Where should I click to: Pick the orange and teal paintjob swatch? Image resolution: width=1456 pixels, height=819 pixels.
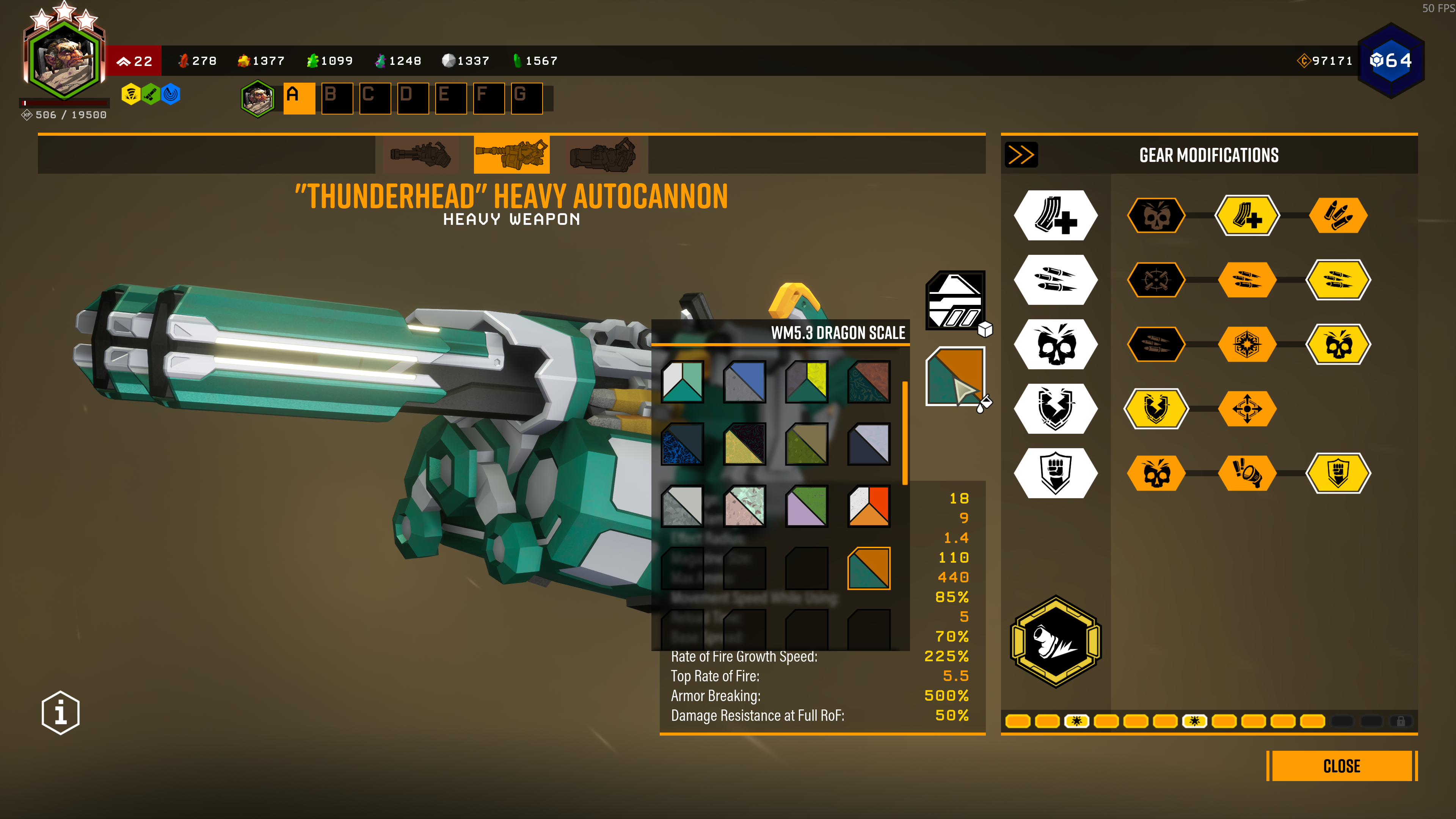tap(869, 568)
